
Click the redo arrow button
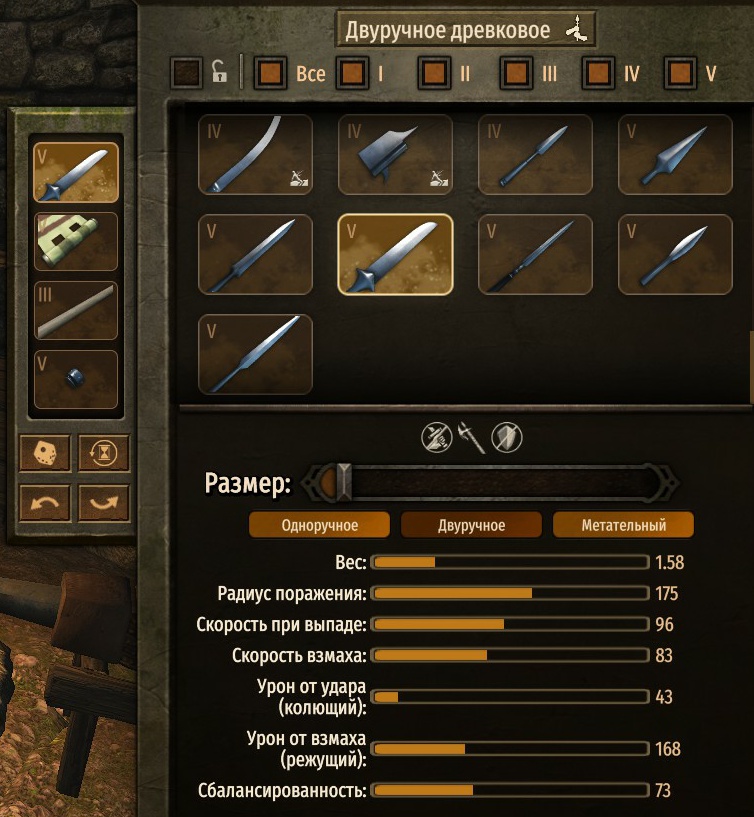[104, 502]
